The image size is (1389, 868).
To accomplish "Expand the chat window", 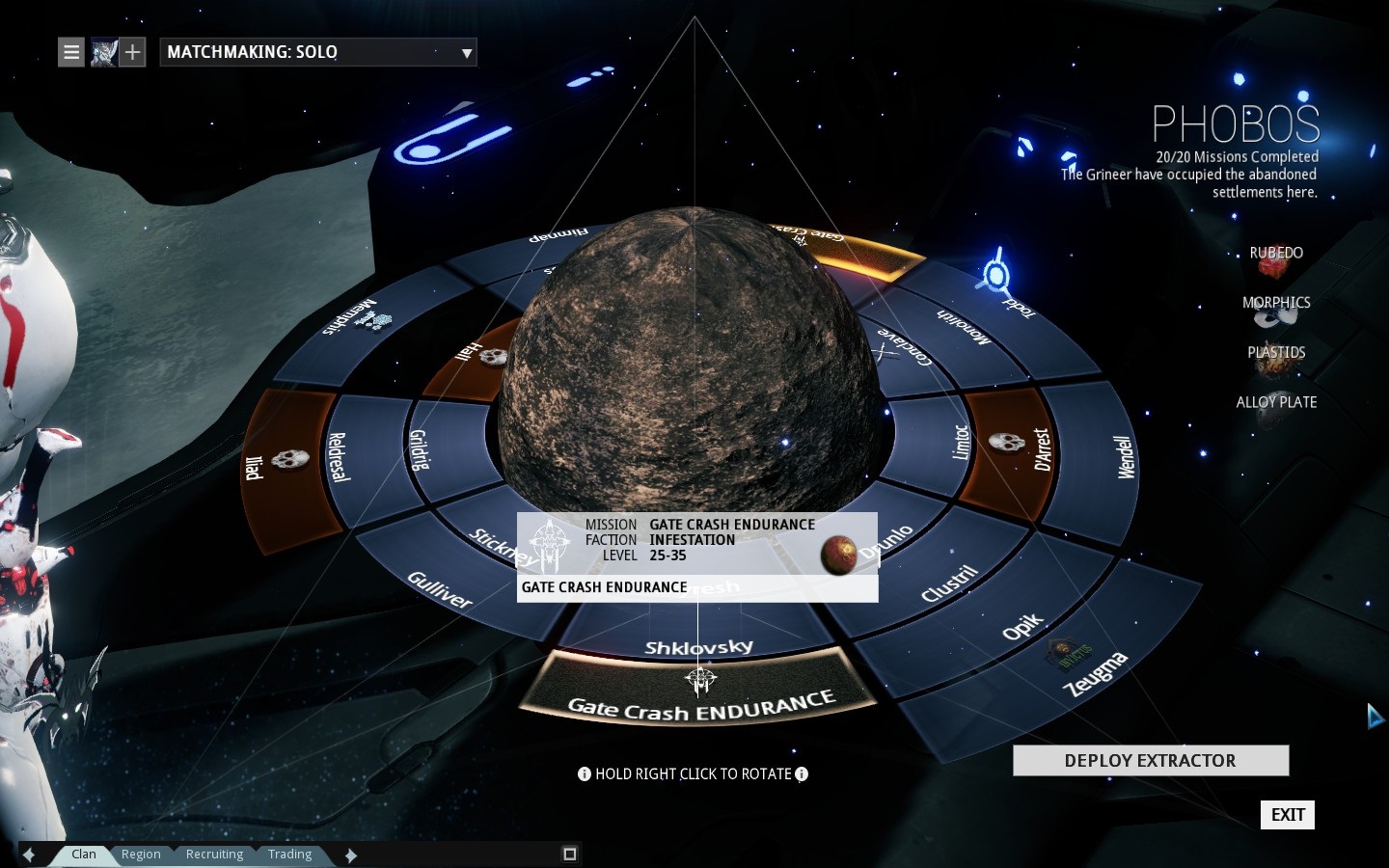I will [570, 854].
